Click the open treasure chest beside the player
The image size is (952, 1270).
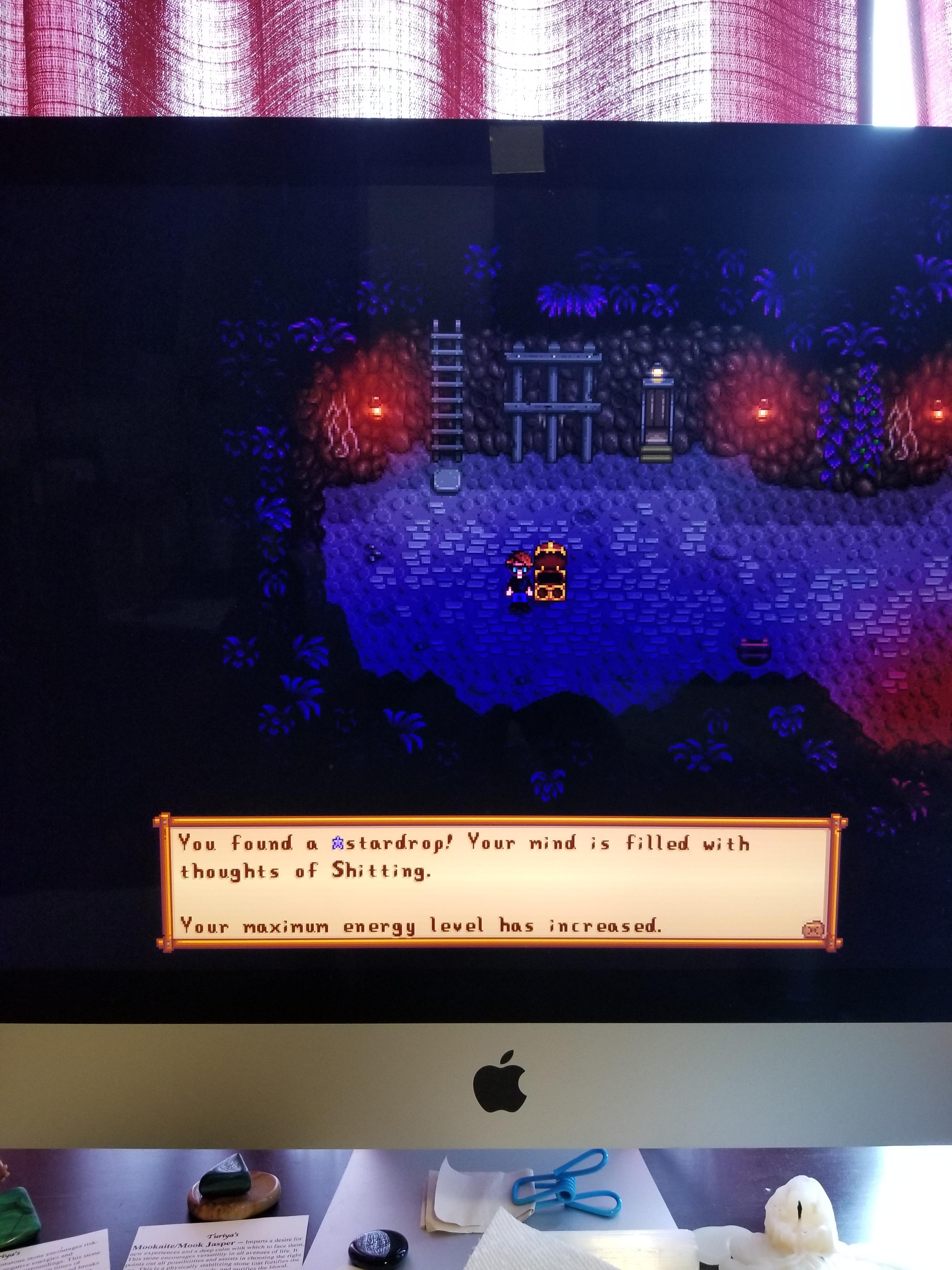click(x=550, y=574)
